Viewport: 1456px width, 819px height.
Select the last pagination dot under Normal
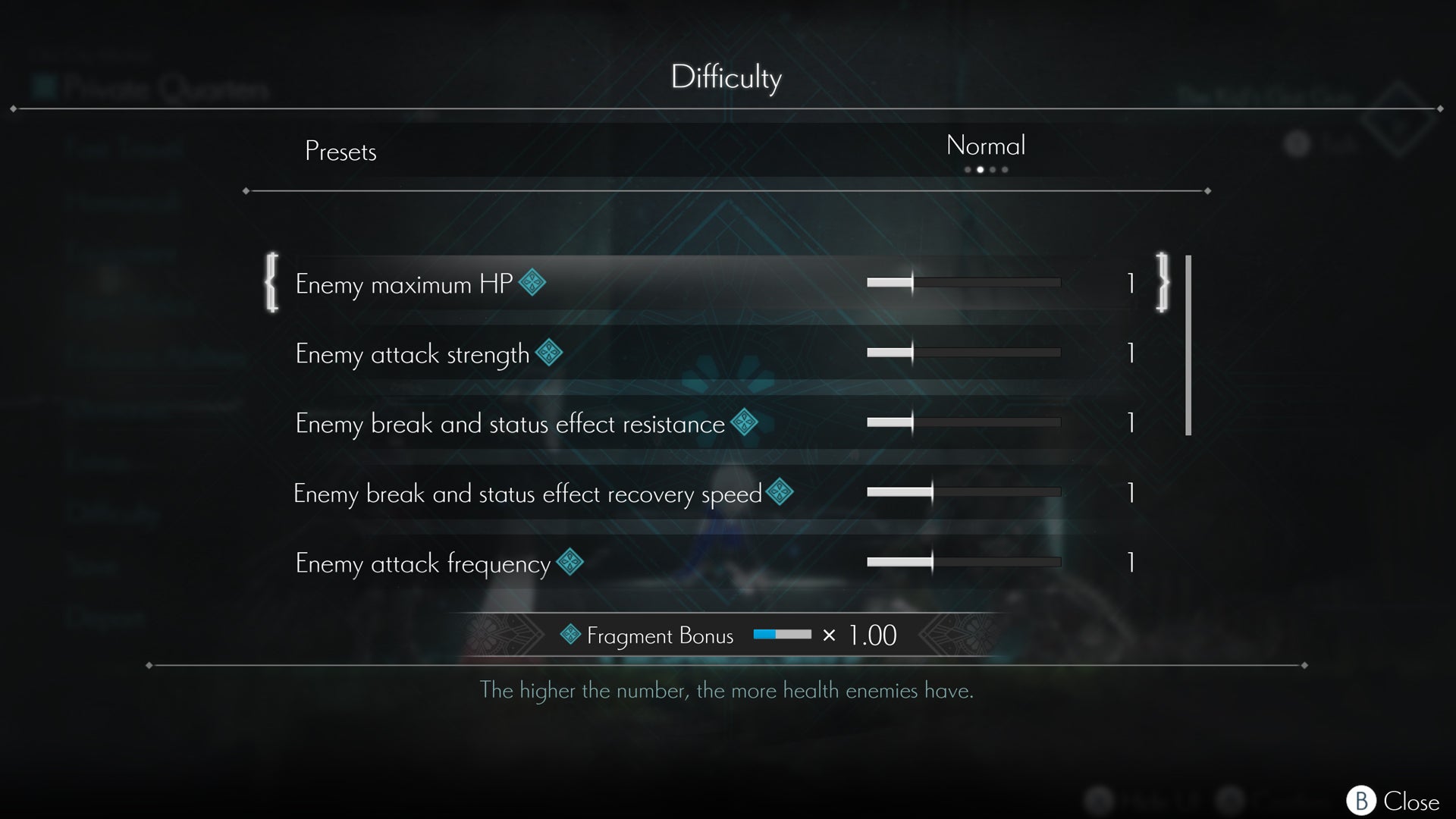pos(1006,169)
